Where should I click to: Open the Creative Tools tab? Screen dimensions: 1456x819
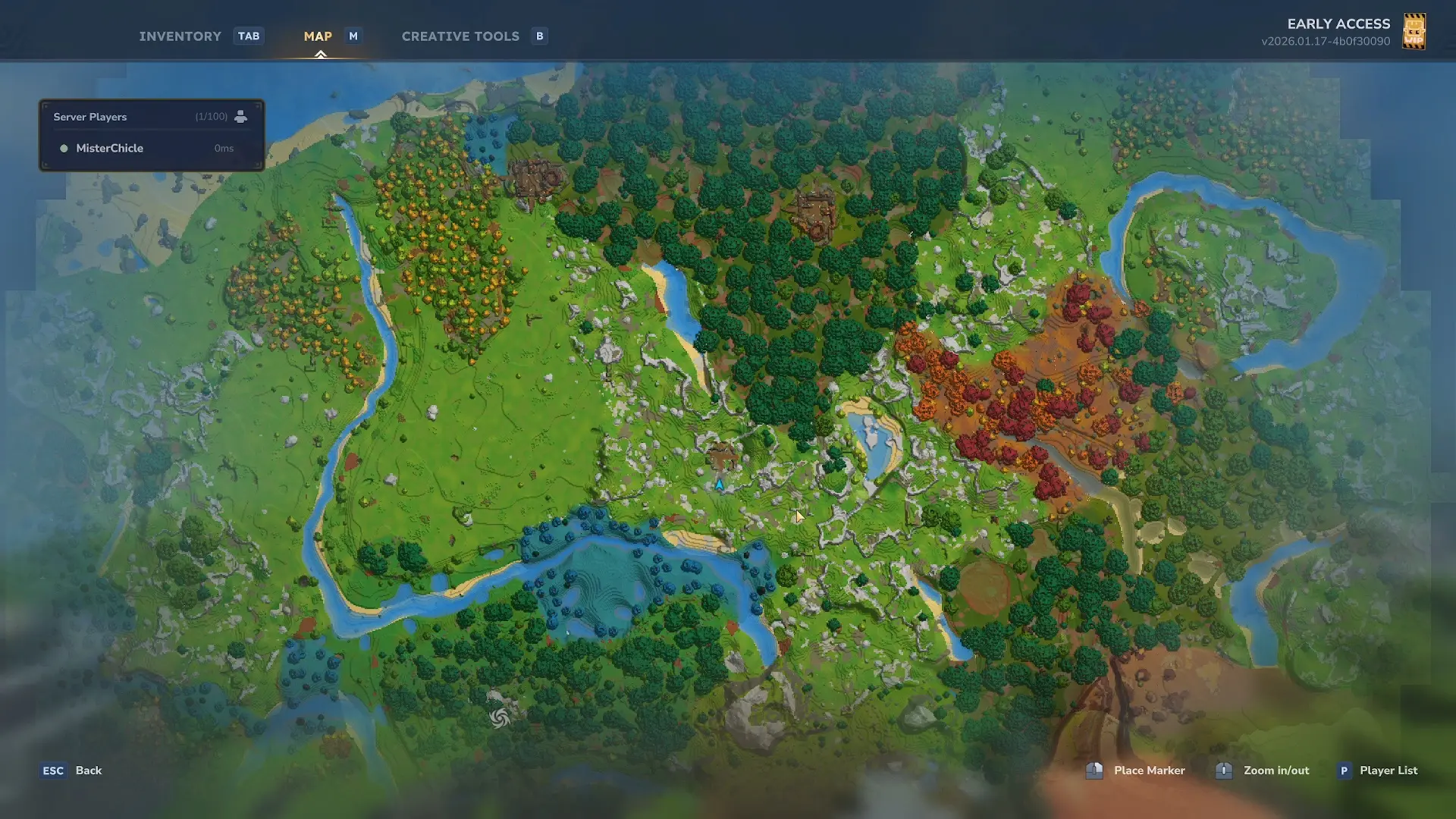pyautogui.click(x=460, y=36)
